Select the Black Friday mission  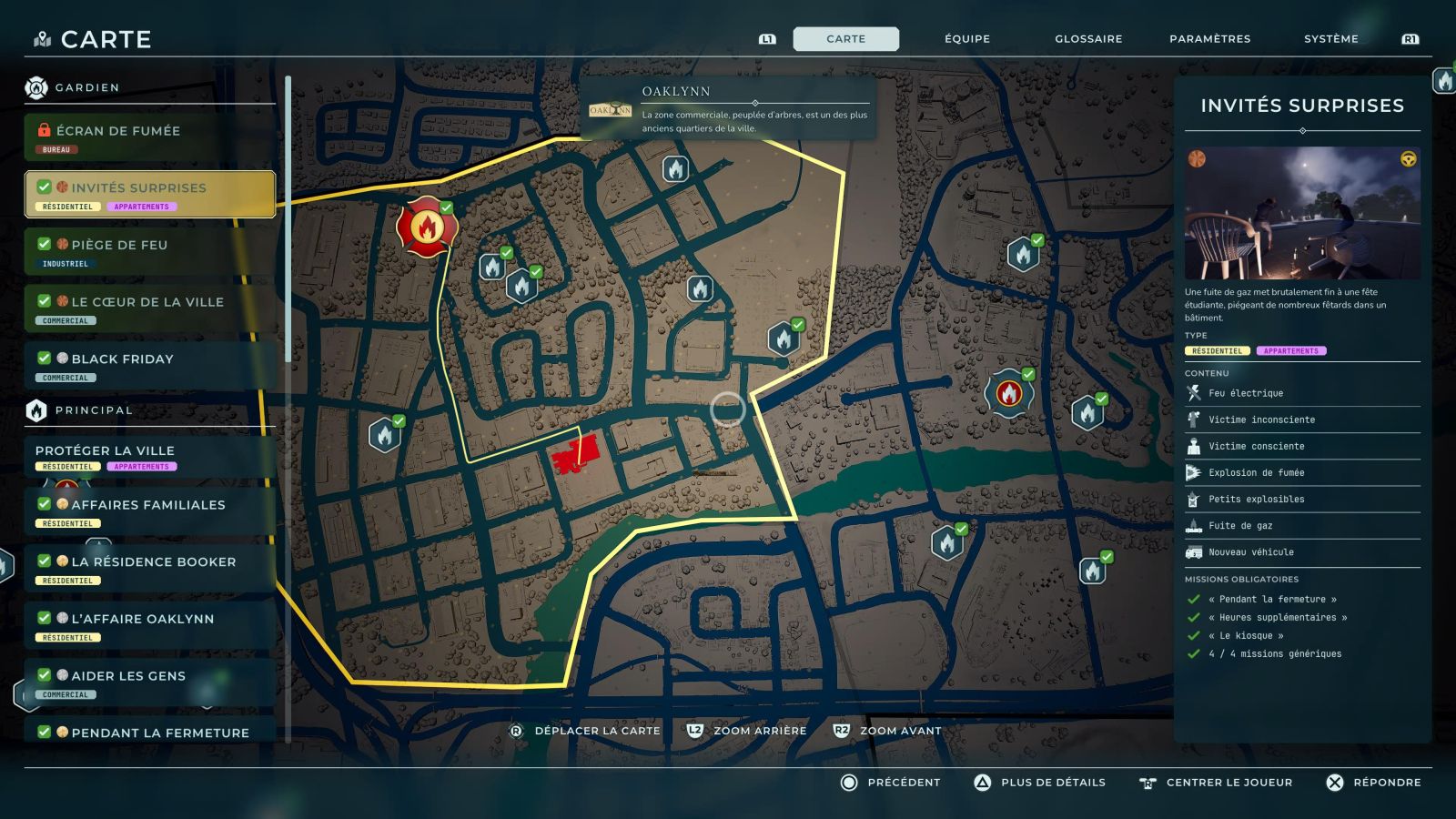click(x=149, y=366)
